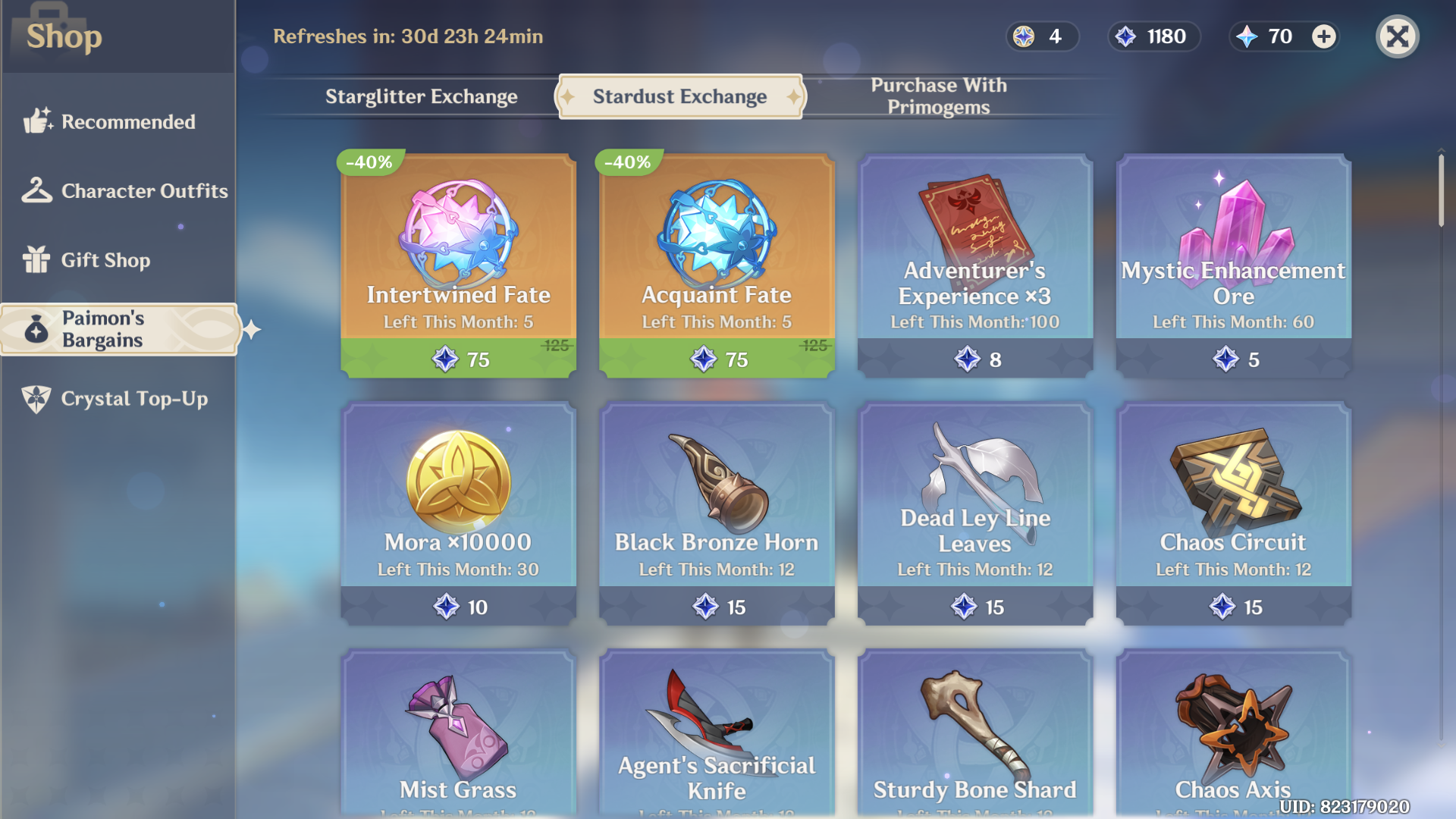Click the Masterless Starglitter currency counter

[1042, 36]
